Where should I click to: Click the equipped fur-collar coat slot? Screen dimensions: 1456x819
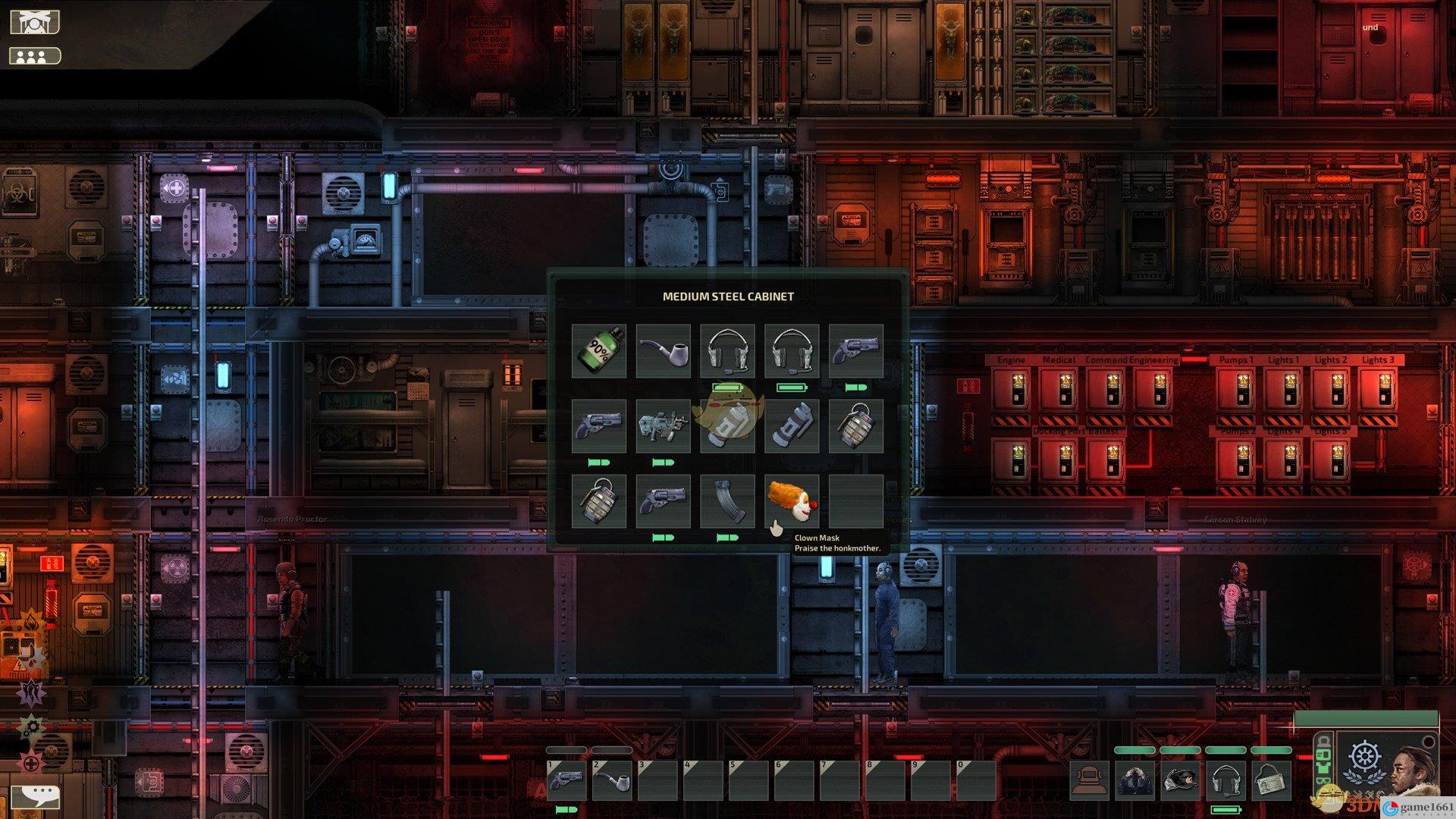(1136, 781)
